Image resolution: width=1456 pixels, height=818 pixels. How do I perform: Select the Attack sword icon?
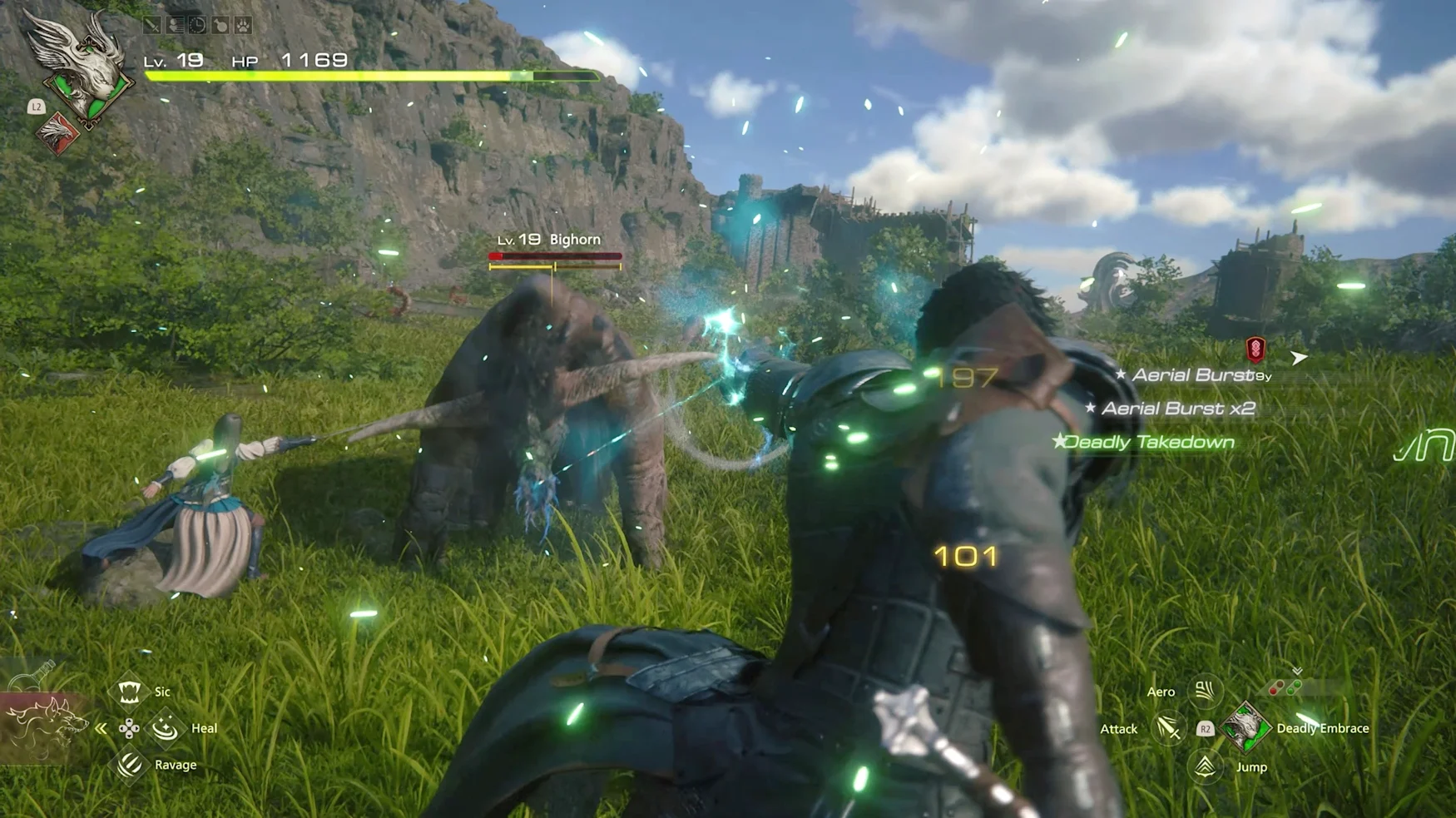click(x=1168, y=729)
